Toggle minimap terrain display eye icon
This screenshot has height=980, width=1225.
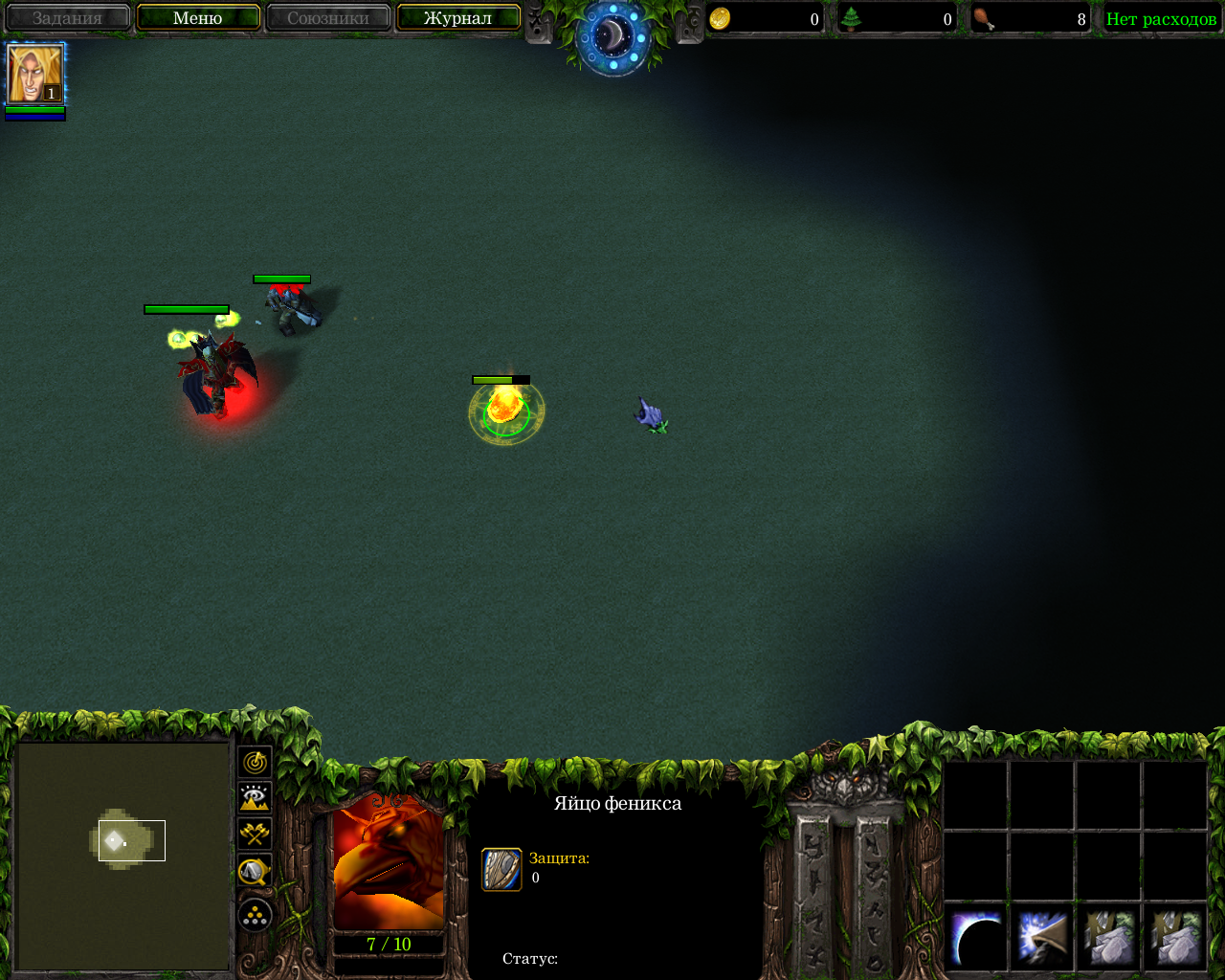(256, 797)
